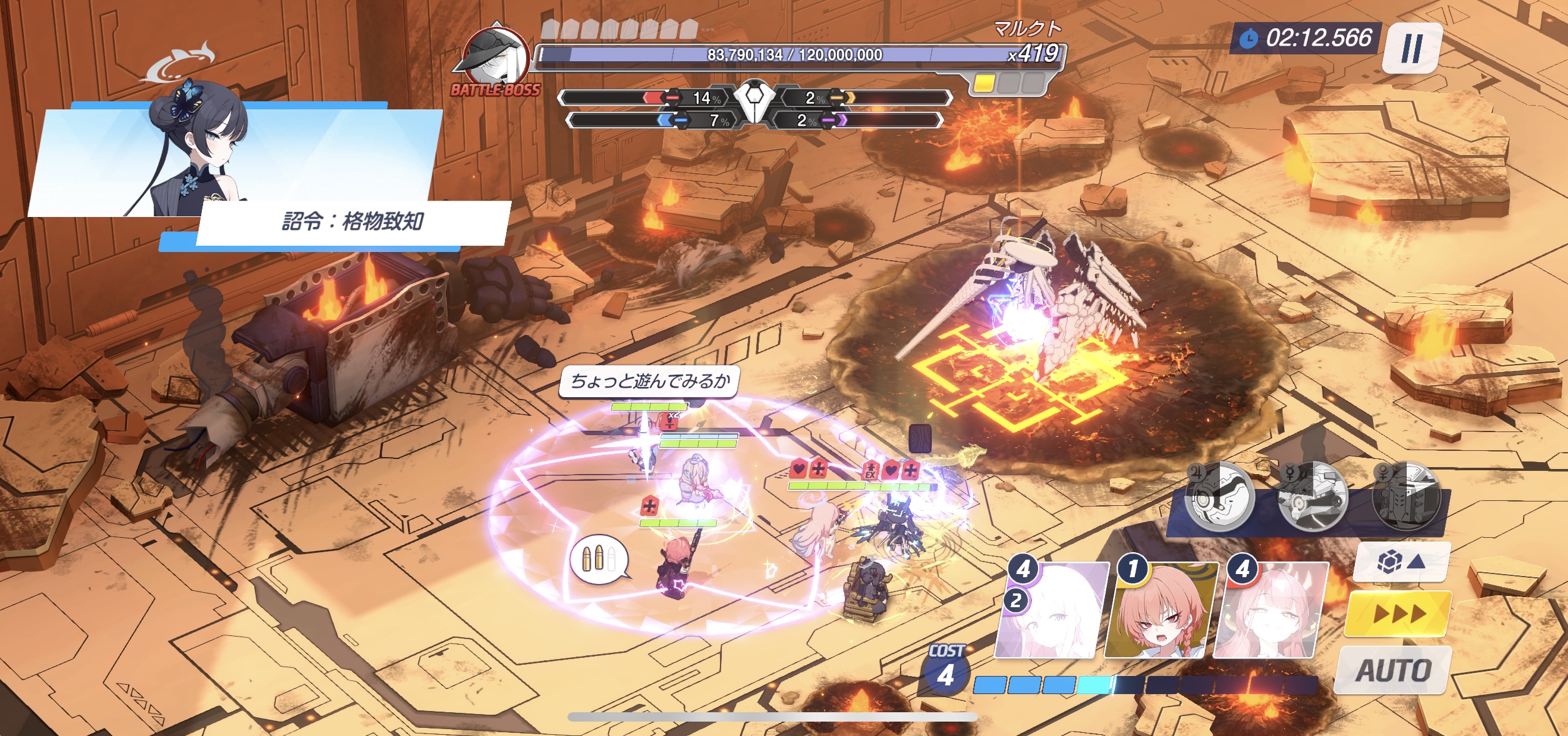Select the first round boss-gimmick icon
Viewport: 1568px width, 736px height.
pos(1220,497)
